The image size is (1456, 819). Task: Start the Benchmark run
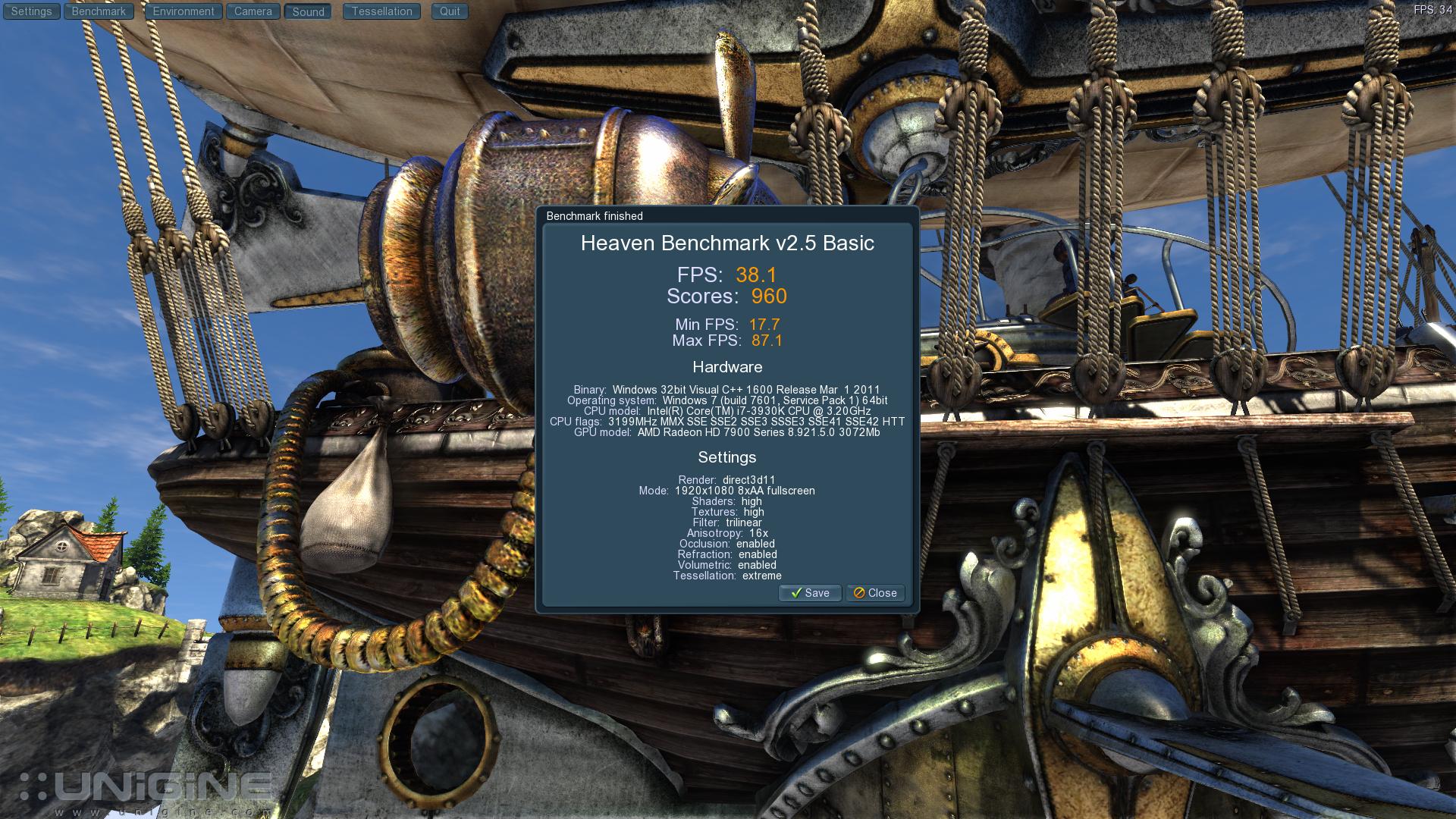click(99, 11)
